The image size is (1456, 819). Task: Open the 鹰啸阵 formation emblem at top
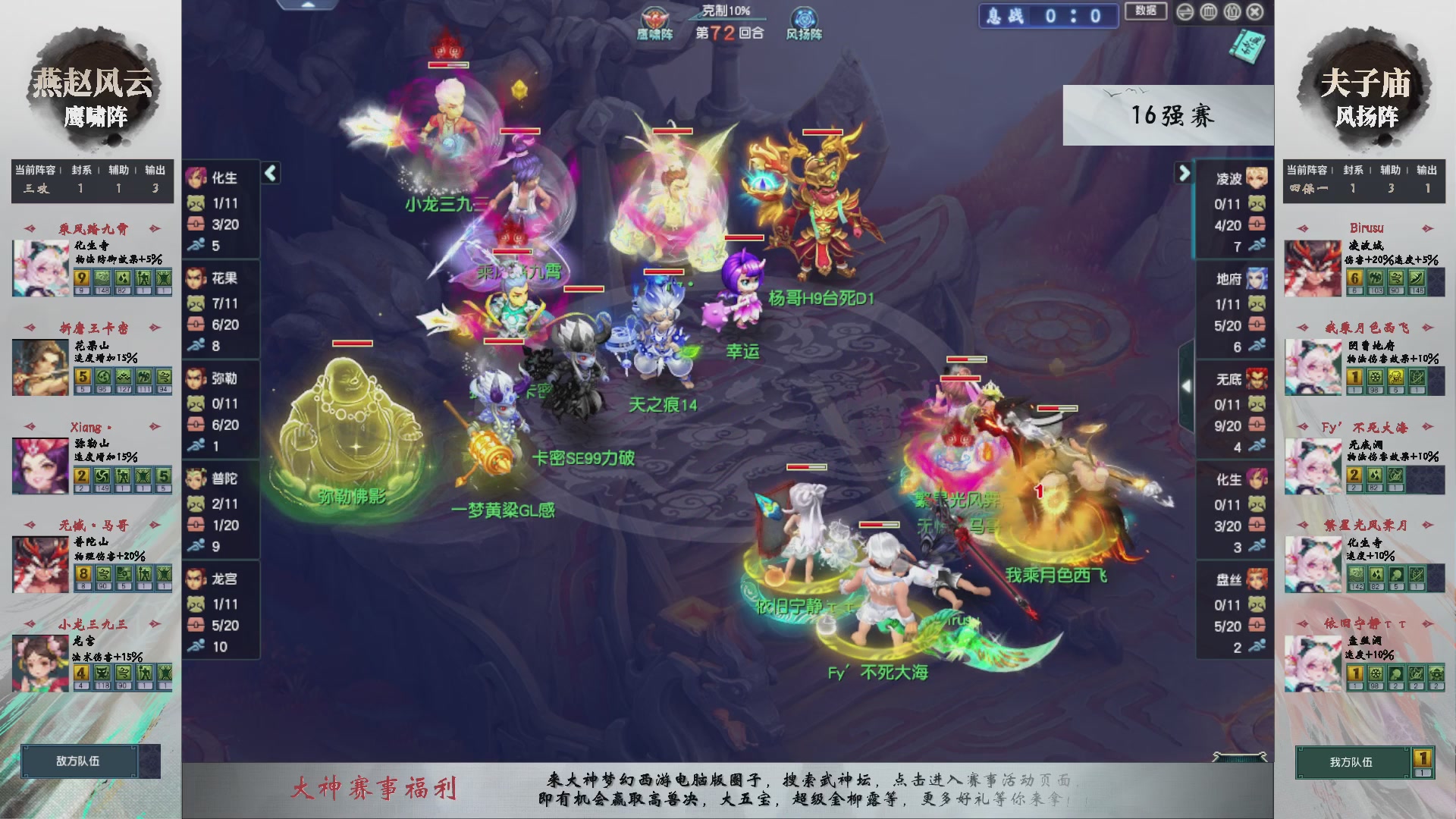pos(654,19)
